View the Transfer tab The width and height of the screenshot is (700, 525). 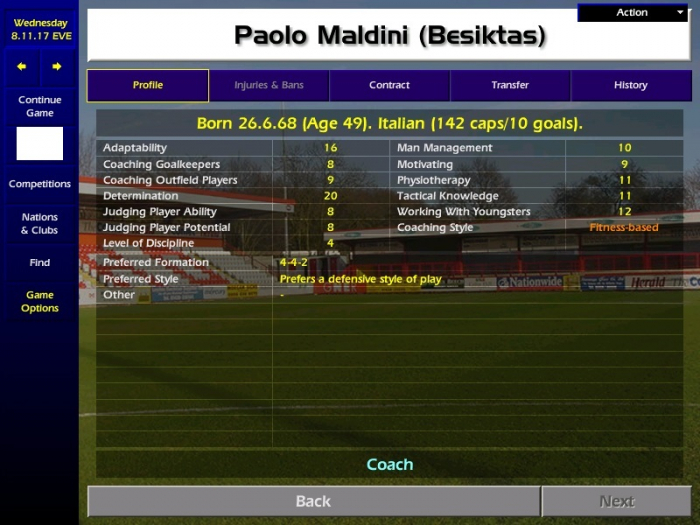tap(510, 85)
